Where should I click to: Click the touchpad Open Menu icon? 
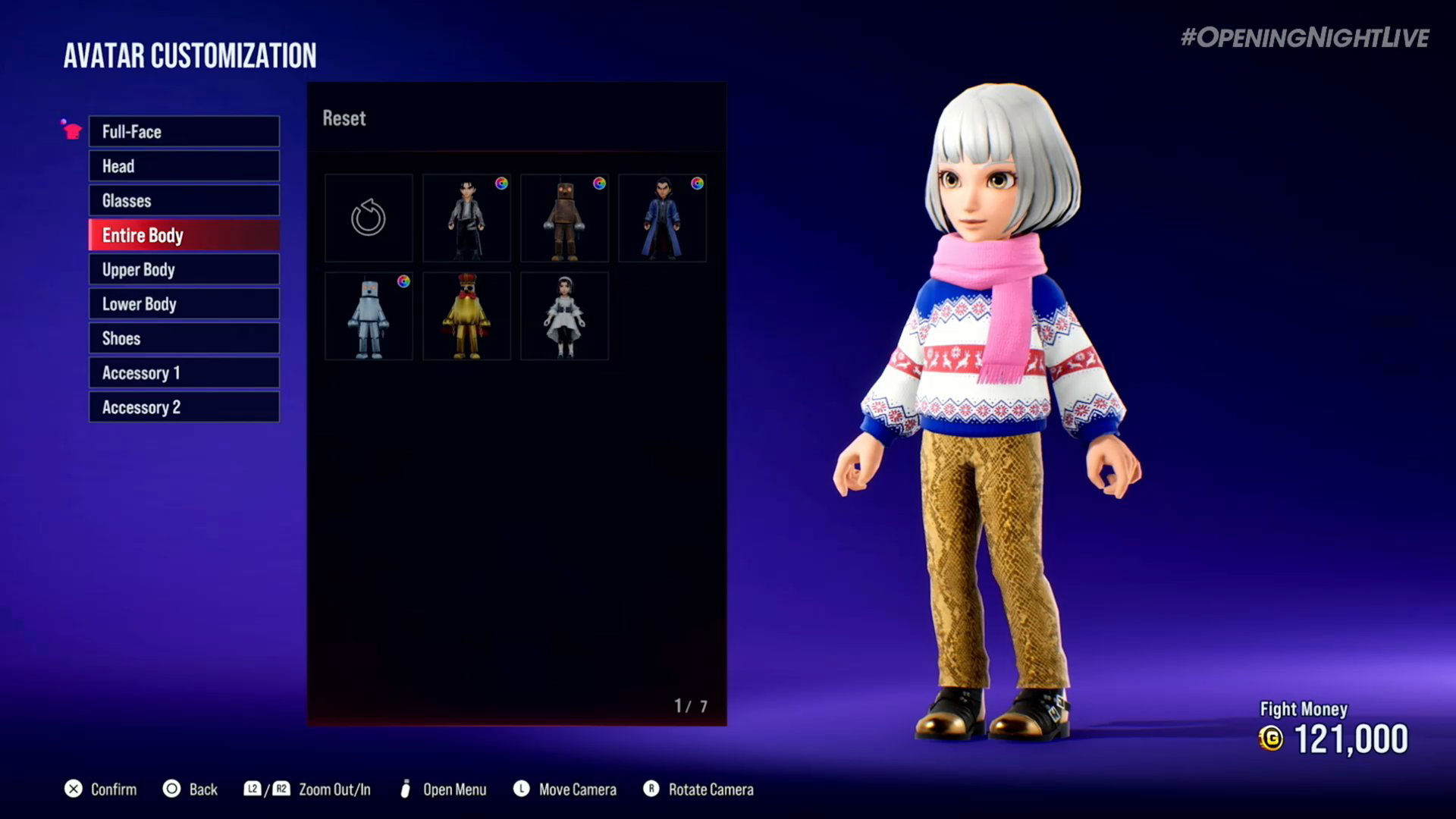pos(406,789)
